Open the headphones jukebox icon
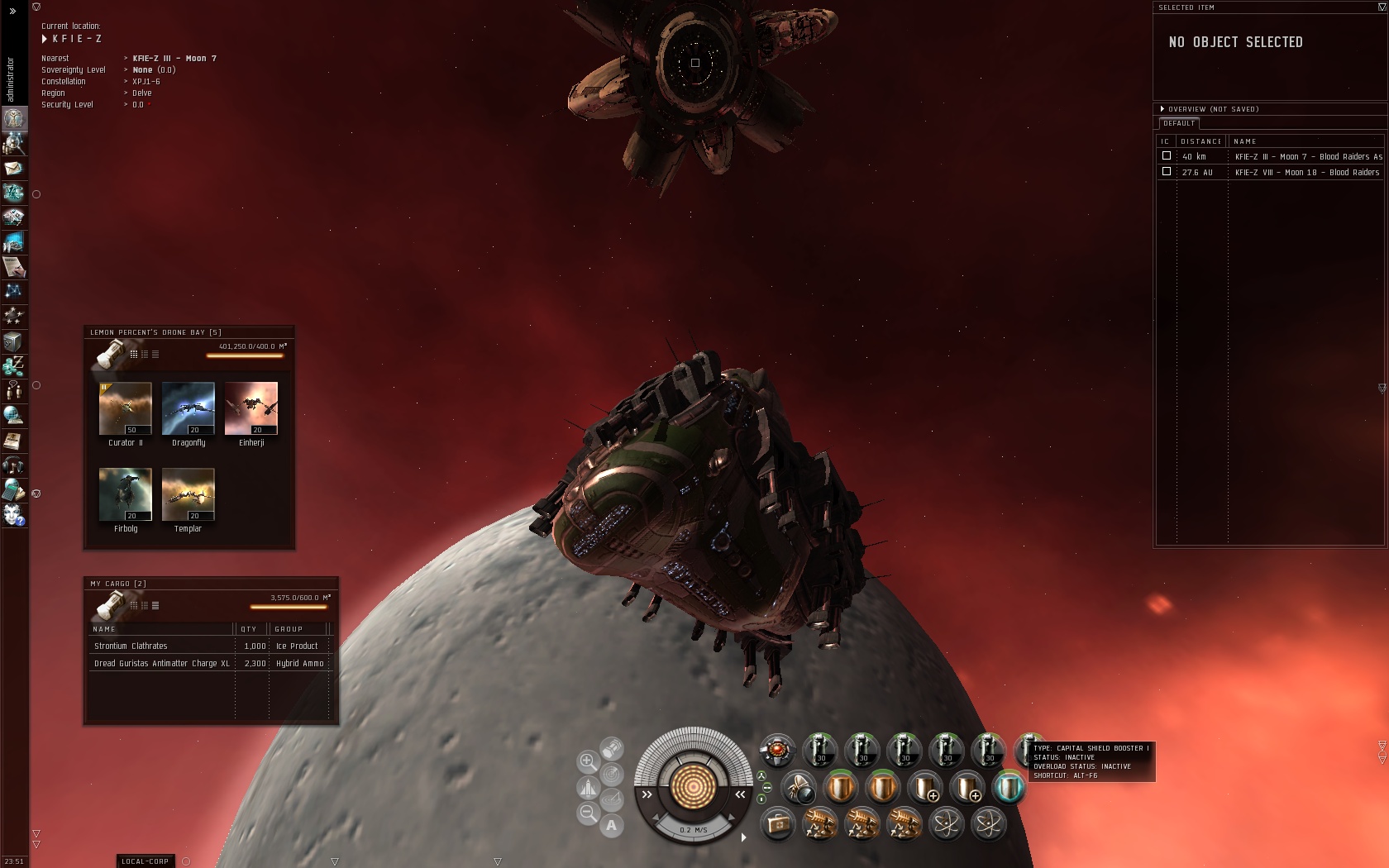 (x=14, y=465)
